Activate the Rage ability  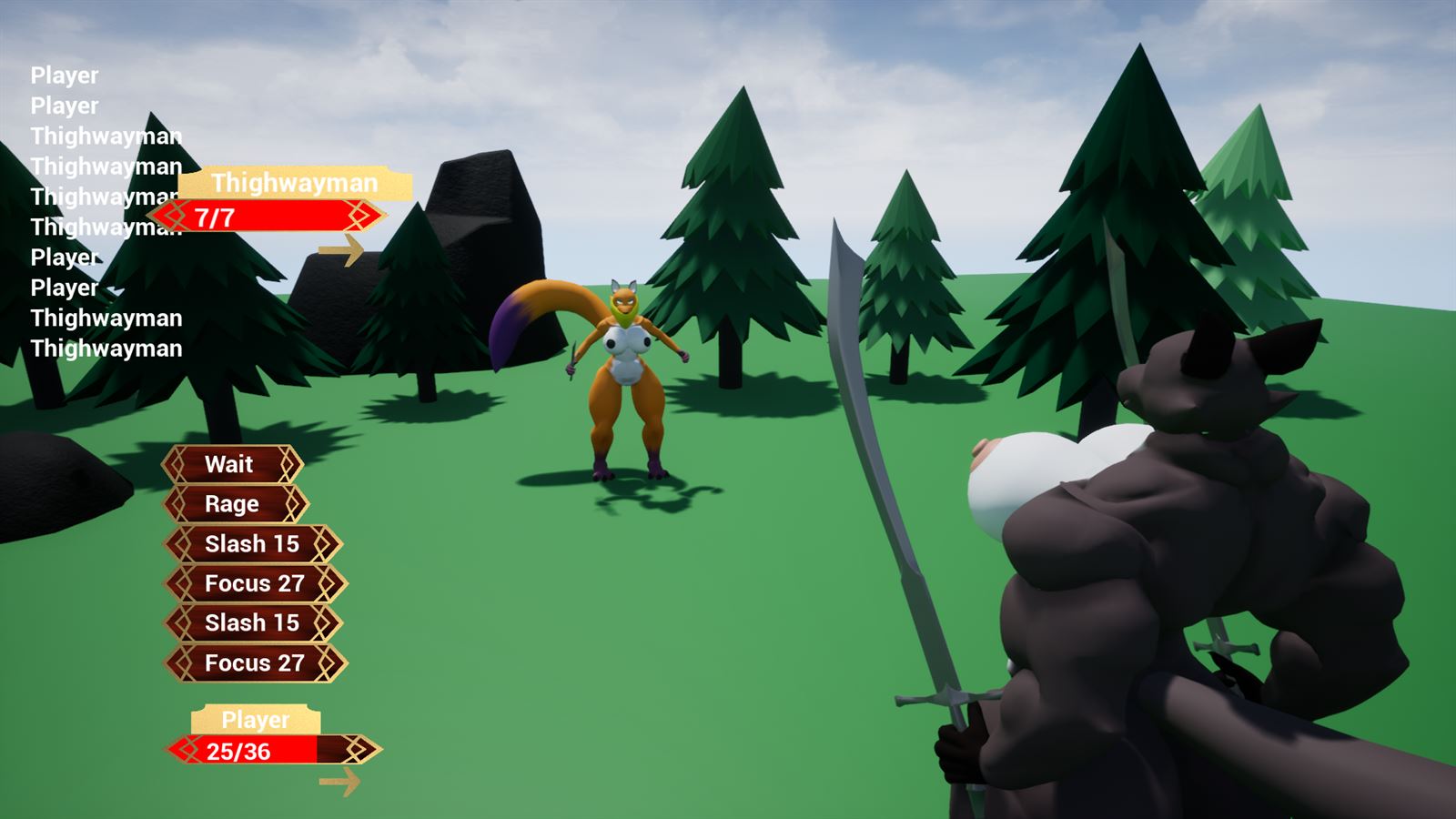pyautogui.click(x=231, y=504)
